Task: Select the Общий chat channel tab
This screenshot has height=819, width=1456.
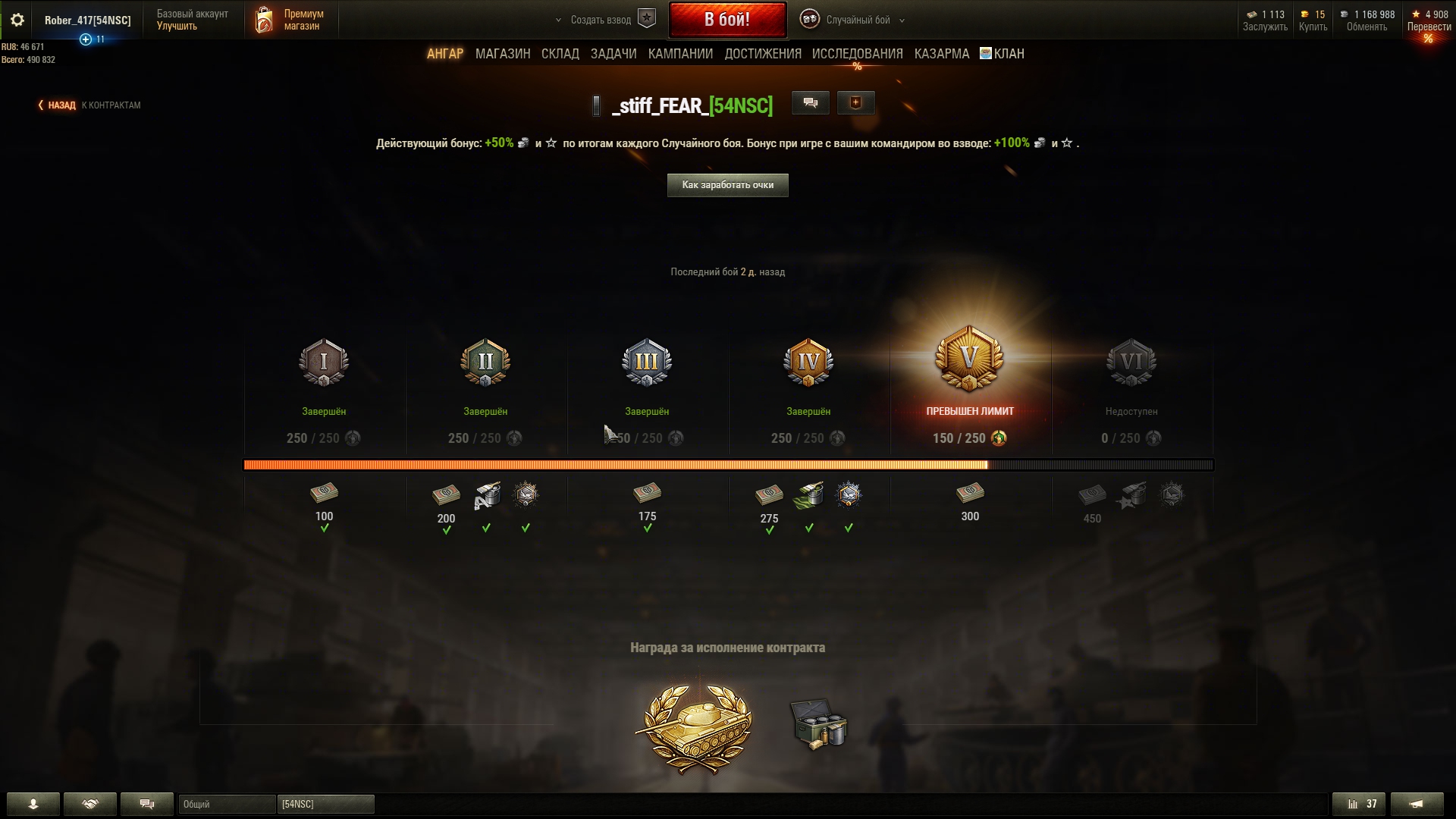Action: (226, 804)
